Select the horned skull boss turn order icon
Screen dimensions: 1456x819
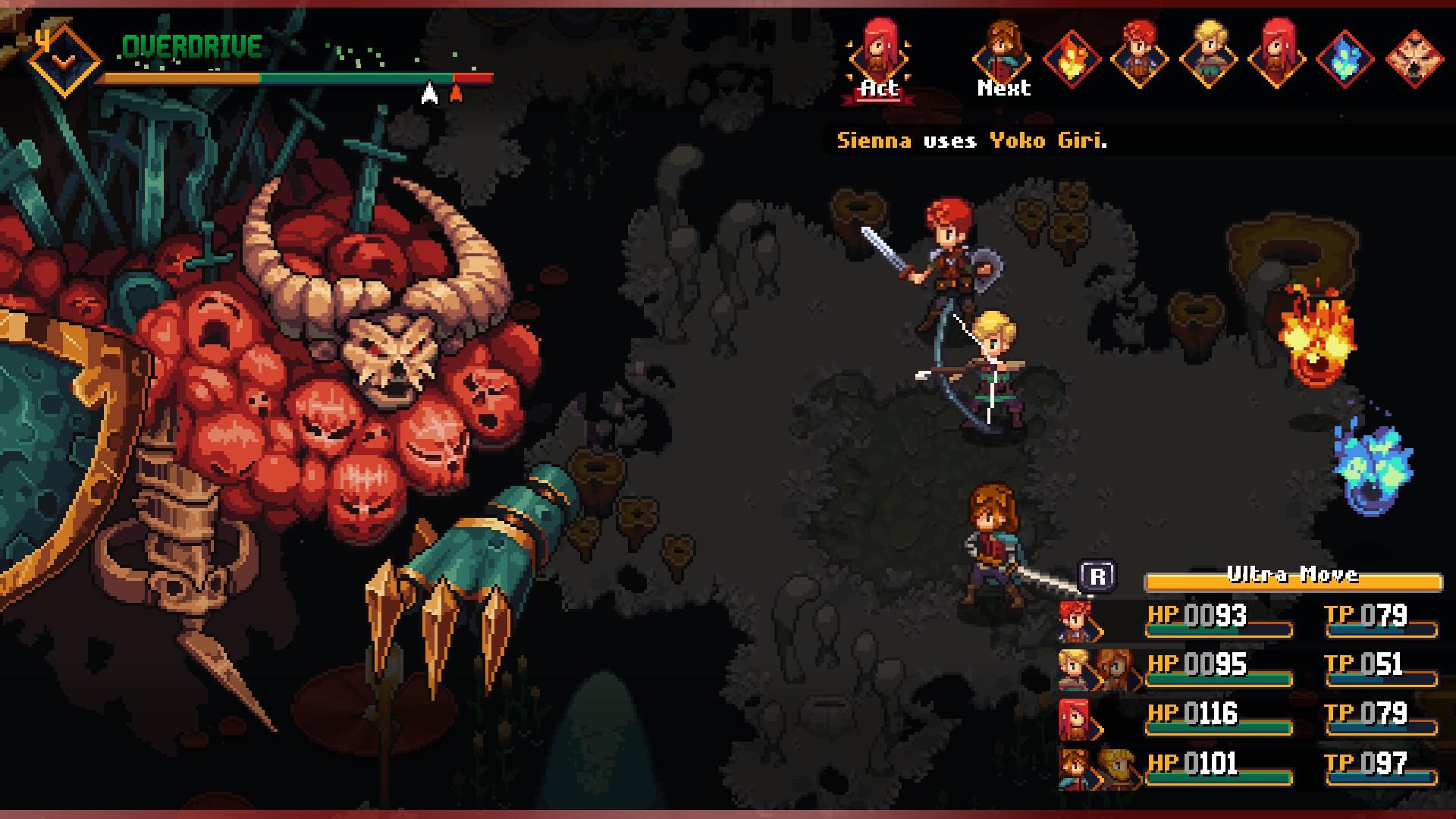[1414, 59]
